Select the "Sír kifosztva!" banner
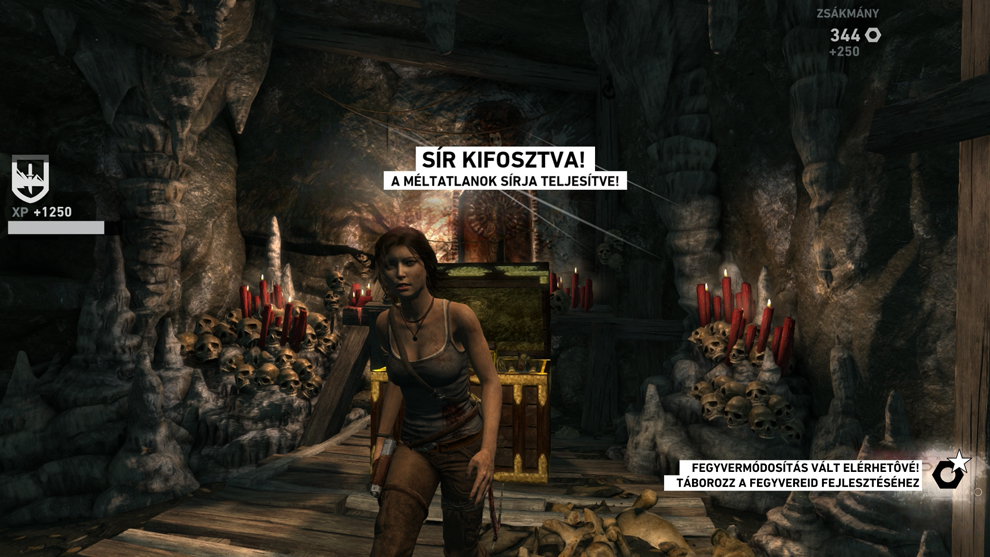The width and height of the screenshot is (990, 557). (505, 160)
